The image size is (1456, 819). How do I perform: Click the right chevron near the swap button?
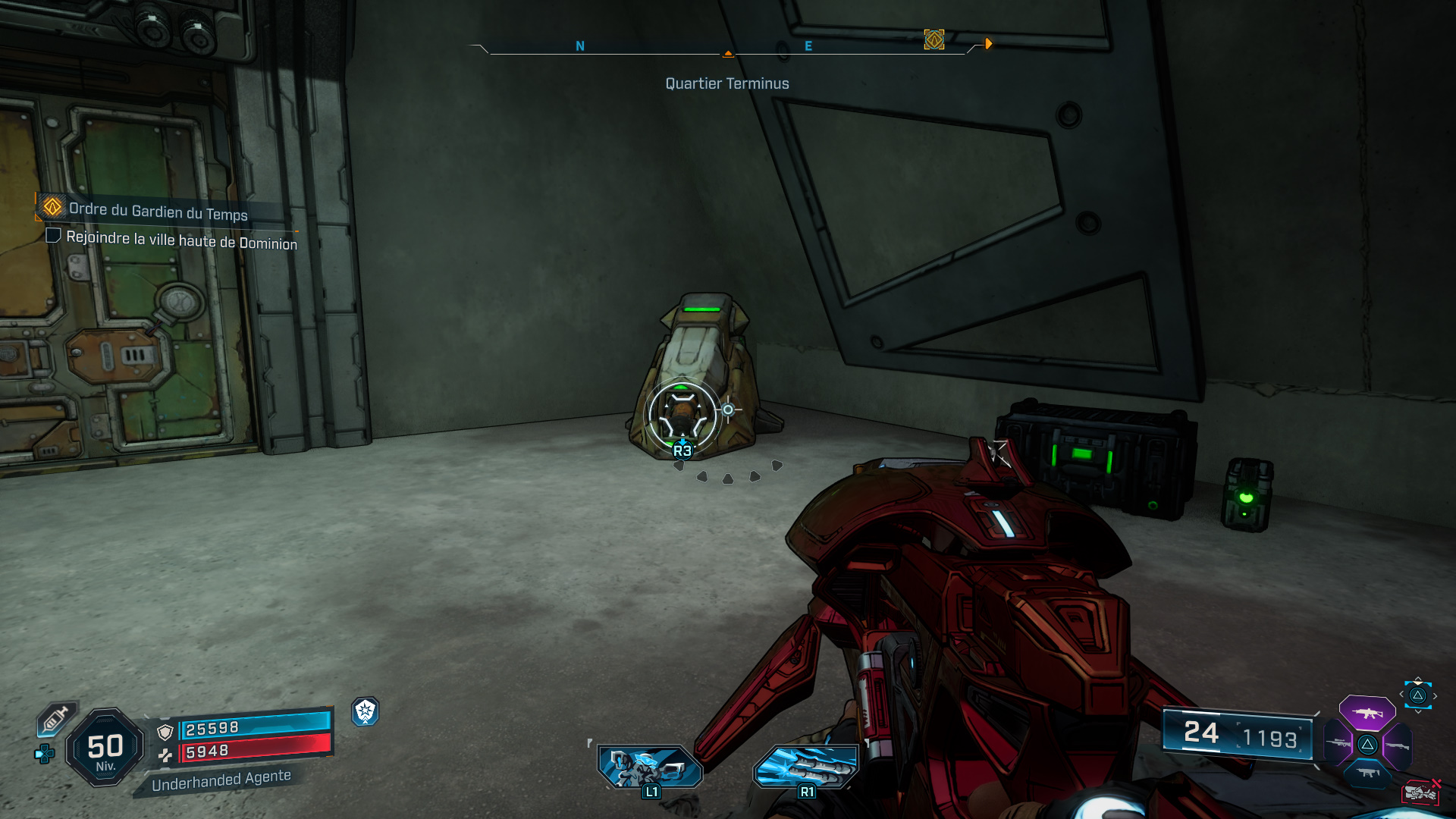point(1435,695)
